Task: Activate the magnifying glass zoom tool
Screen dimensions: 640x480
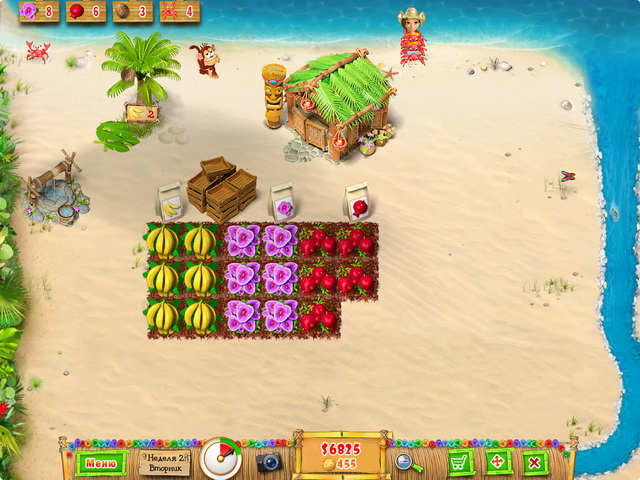Action: point(406,462)
